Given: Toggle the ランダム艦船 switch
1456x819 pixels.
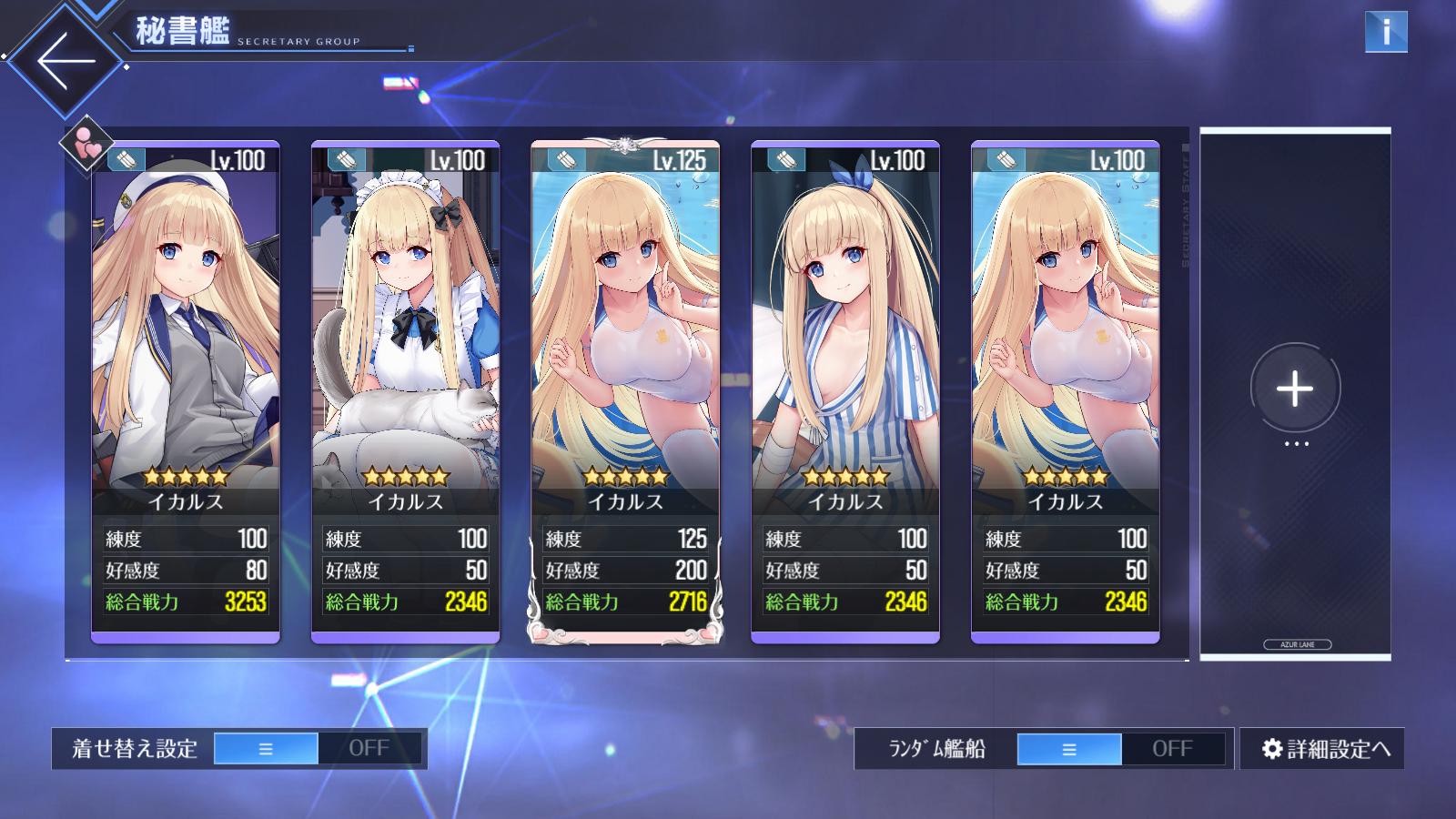Looking at the screenshot, I should point(1120,749).
